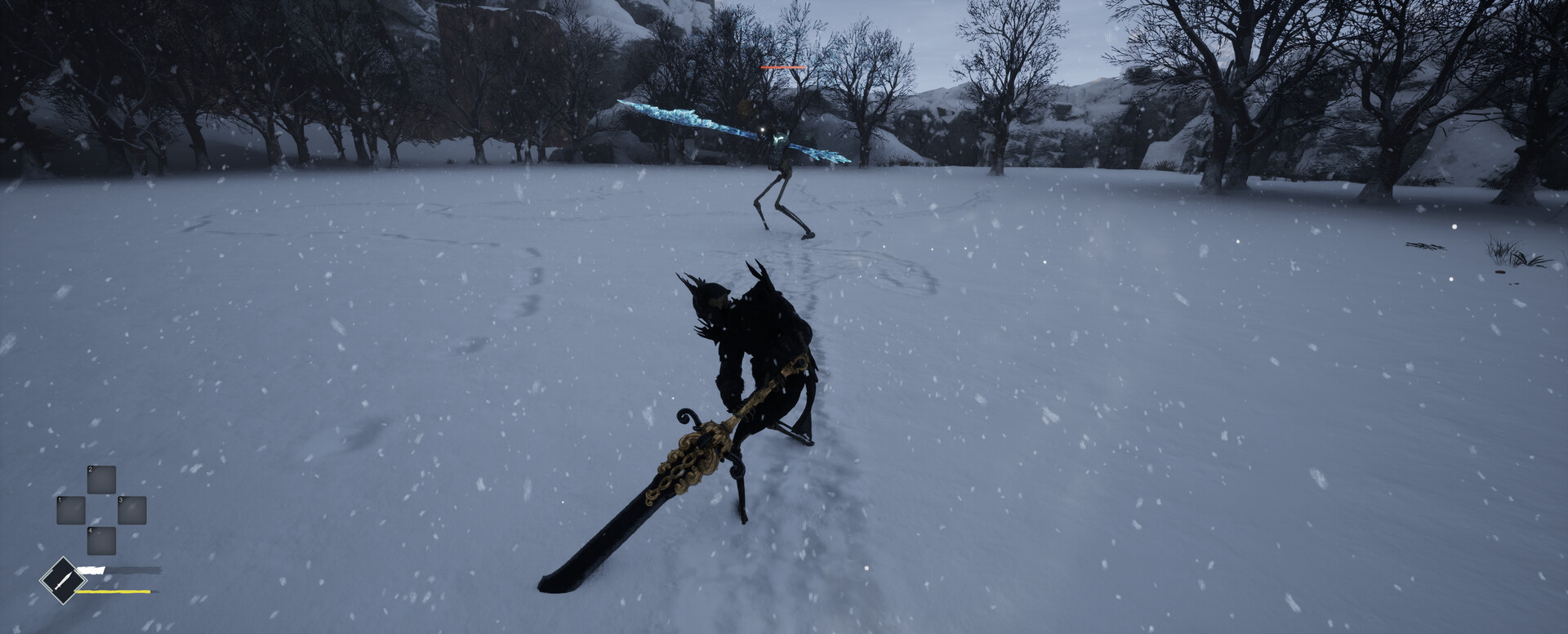Click quick item slot 3
The height and width of the screenshot is (634, 1568).
pos(132,511)
